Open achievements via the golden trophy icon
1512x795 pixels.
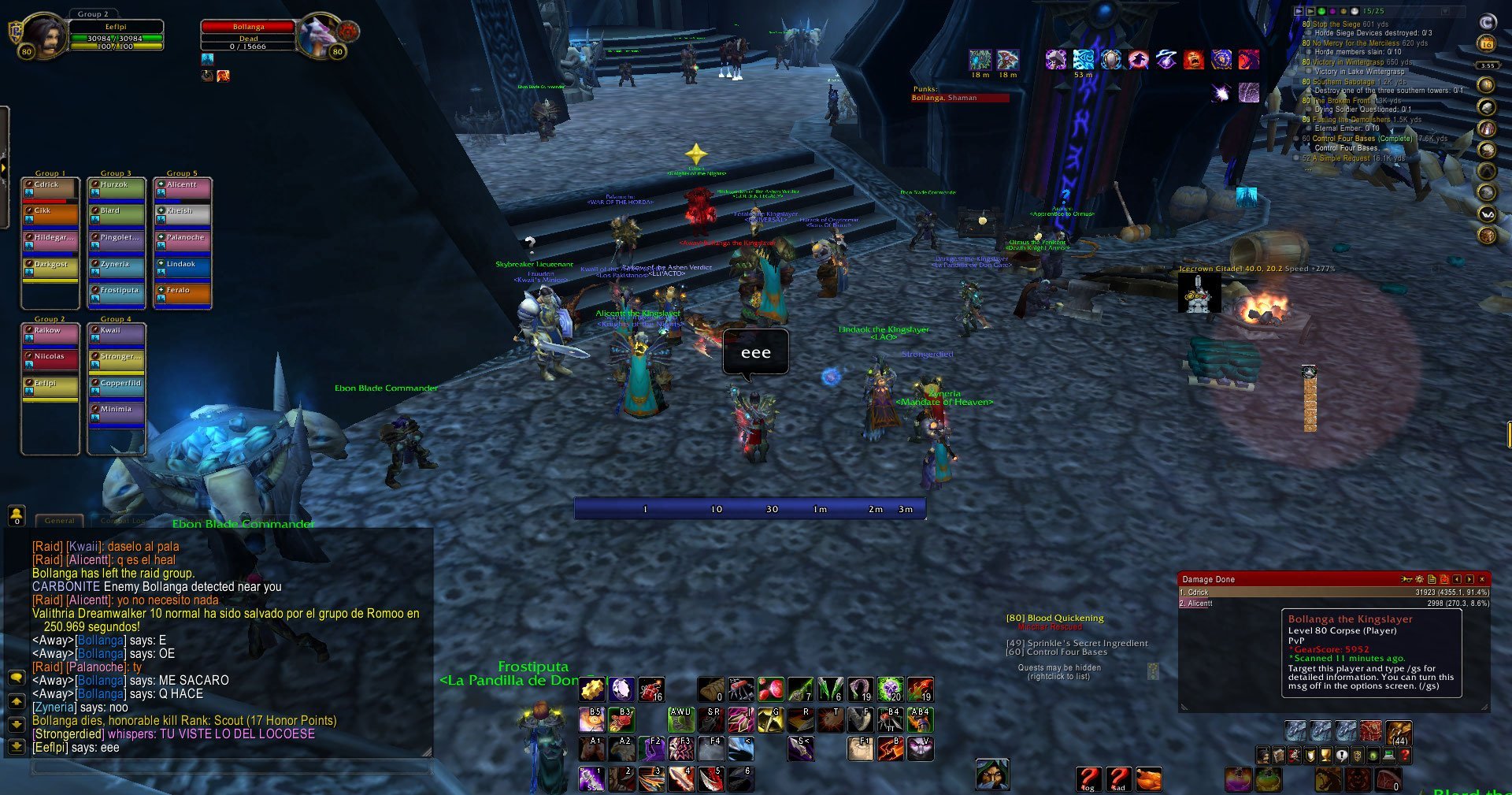tap(1325, 756)
